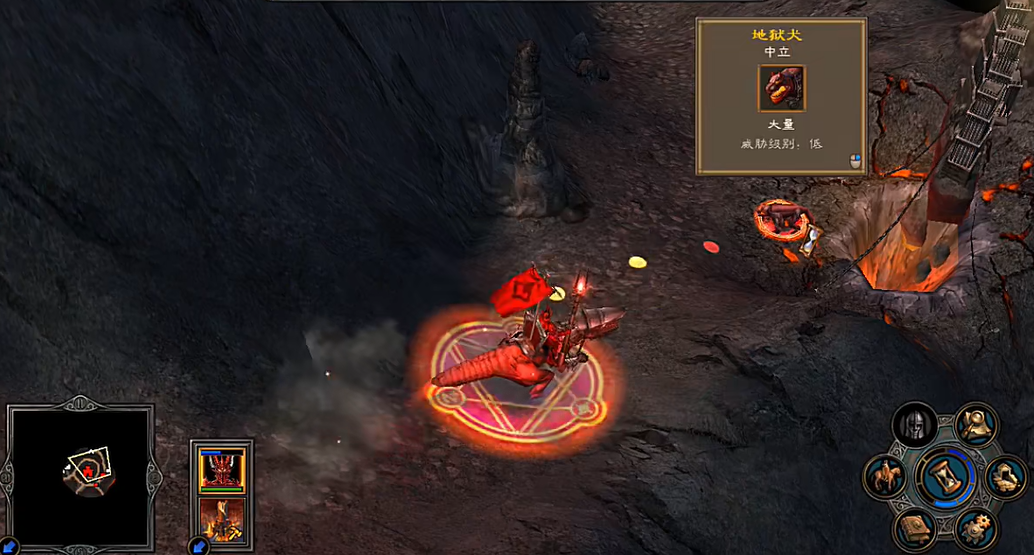Select the burning Inferno town portrait
This screenshot has height=555, width=1034.
click(x=222, y=519)
